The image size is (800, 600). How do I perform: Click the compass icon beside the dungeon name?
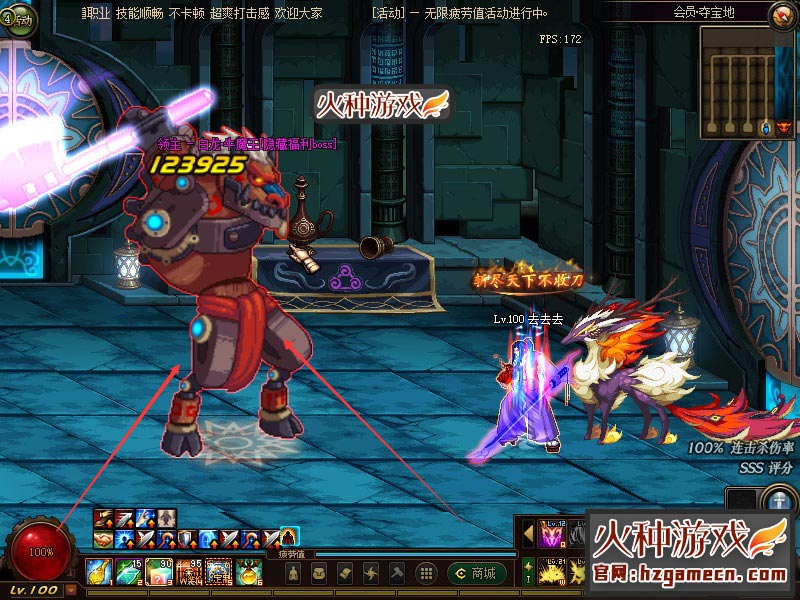click(781, 14)
